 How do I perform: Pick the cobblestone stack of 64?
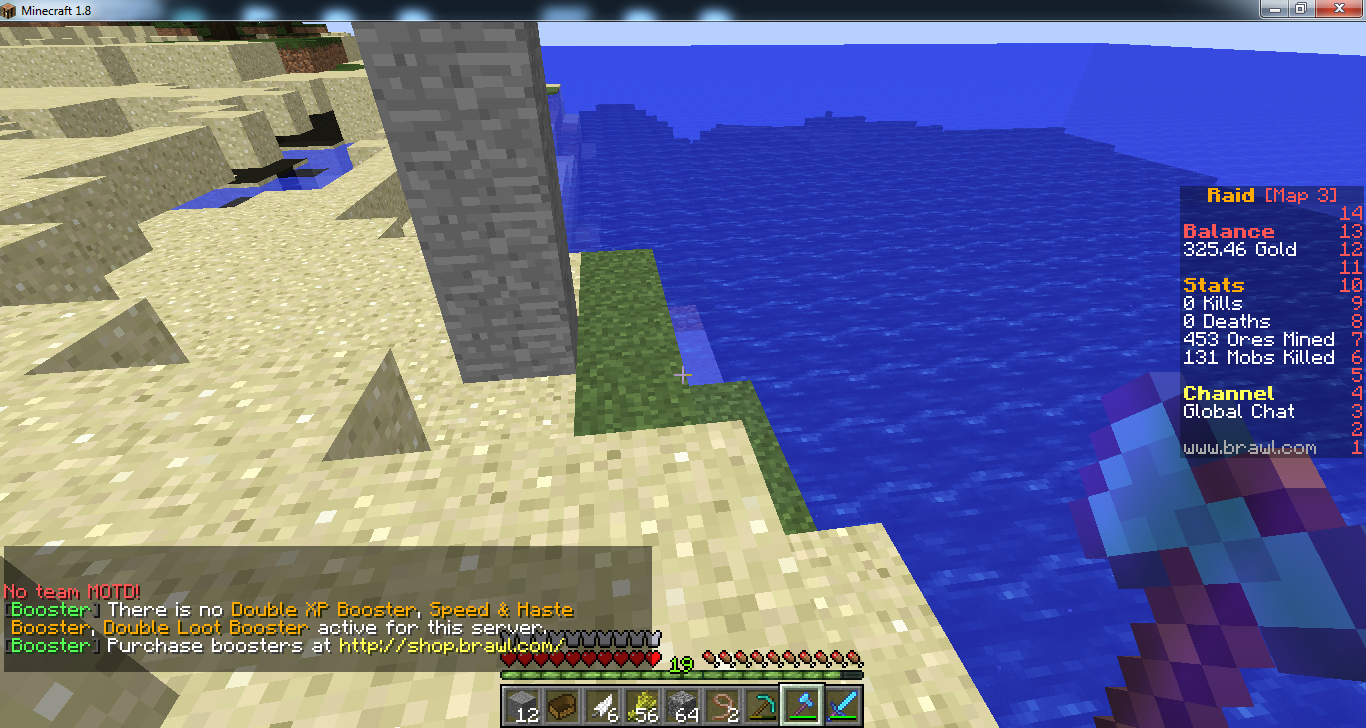click(682, 704)
